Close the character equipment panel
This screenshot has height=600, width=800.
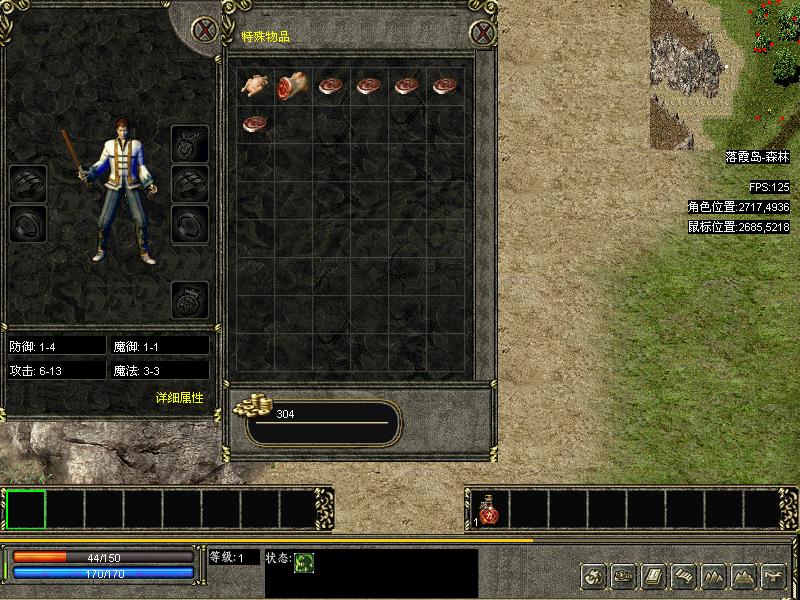tap(205, 29)
